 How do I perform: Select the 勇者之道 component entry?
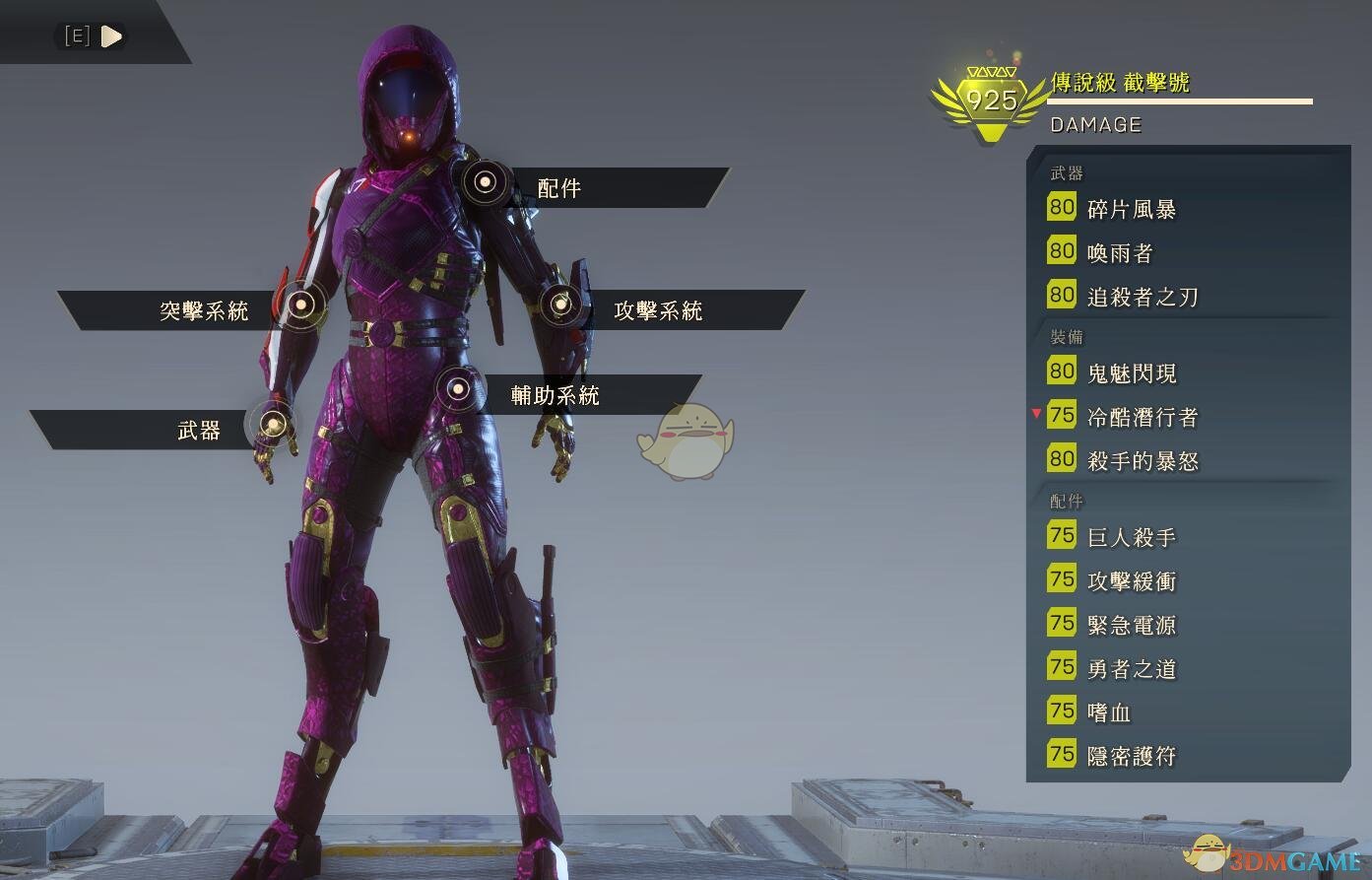1131,669
